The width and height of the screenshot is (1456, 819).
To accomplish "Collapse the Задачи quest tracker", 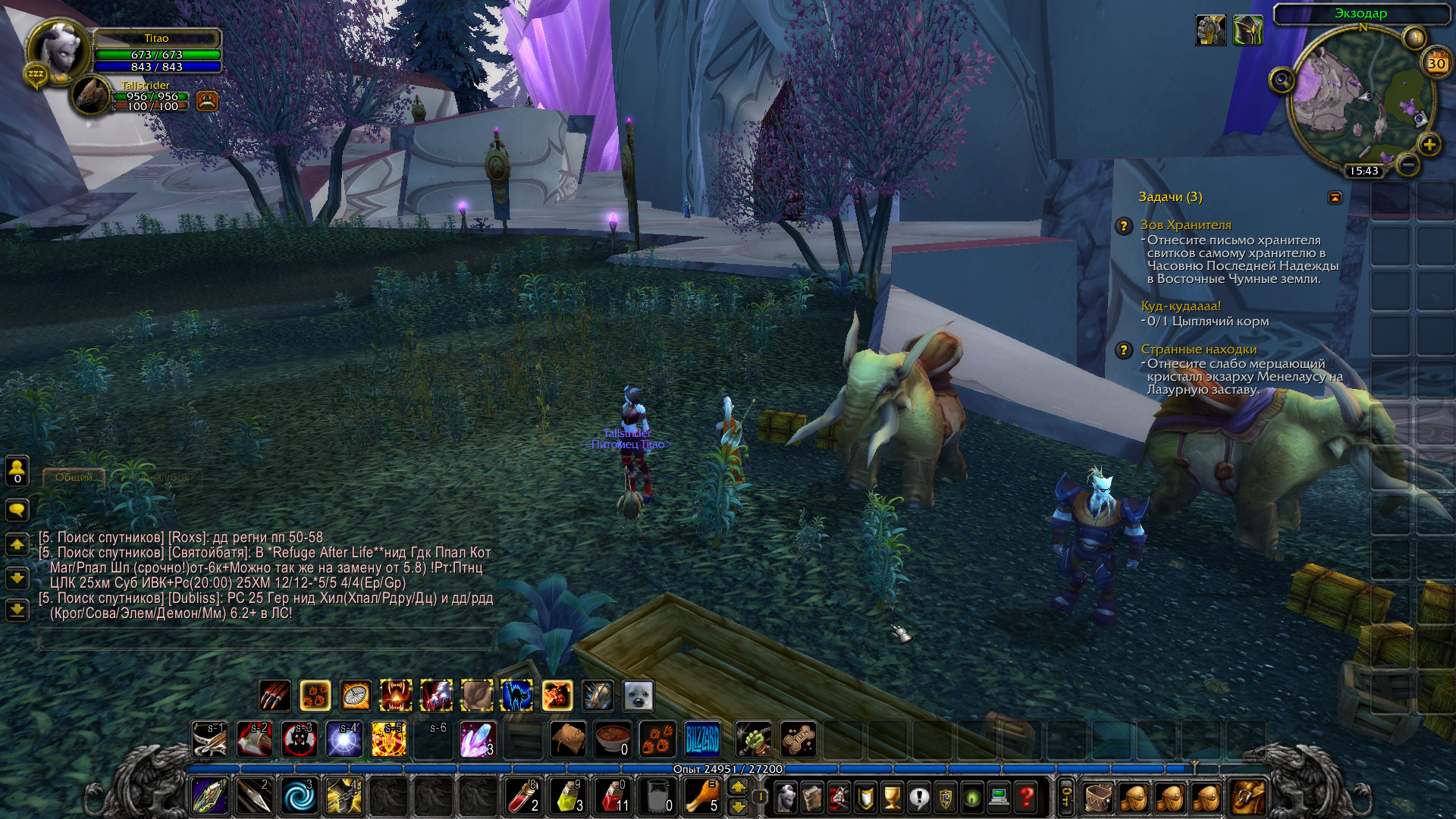I will [1335, 197].
